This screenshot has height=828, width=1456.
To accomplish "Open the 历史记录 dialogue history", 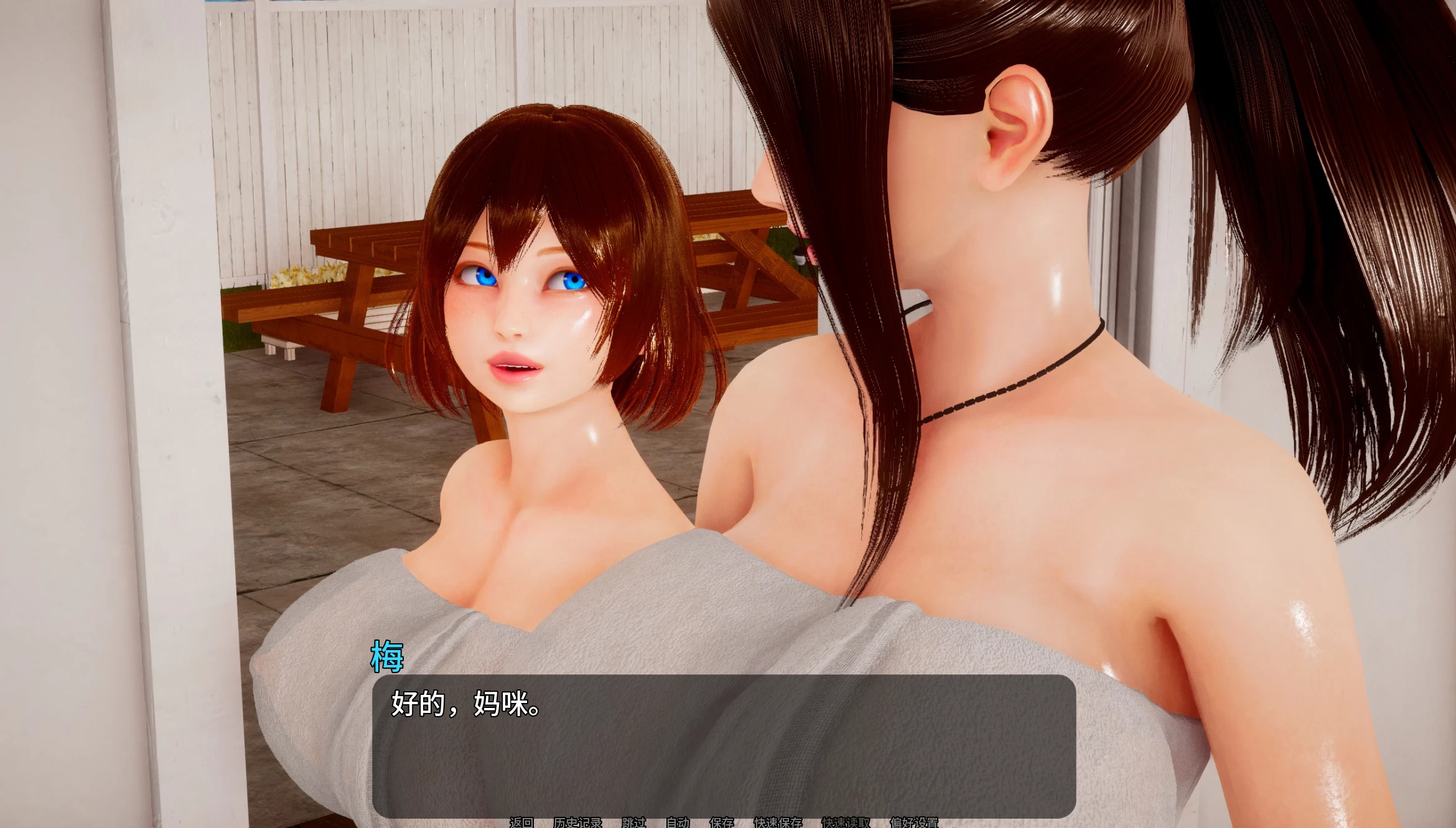I will [579, 822].
